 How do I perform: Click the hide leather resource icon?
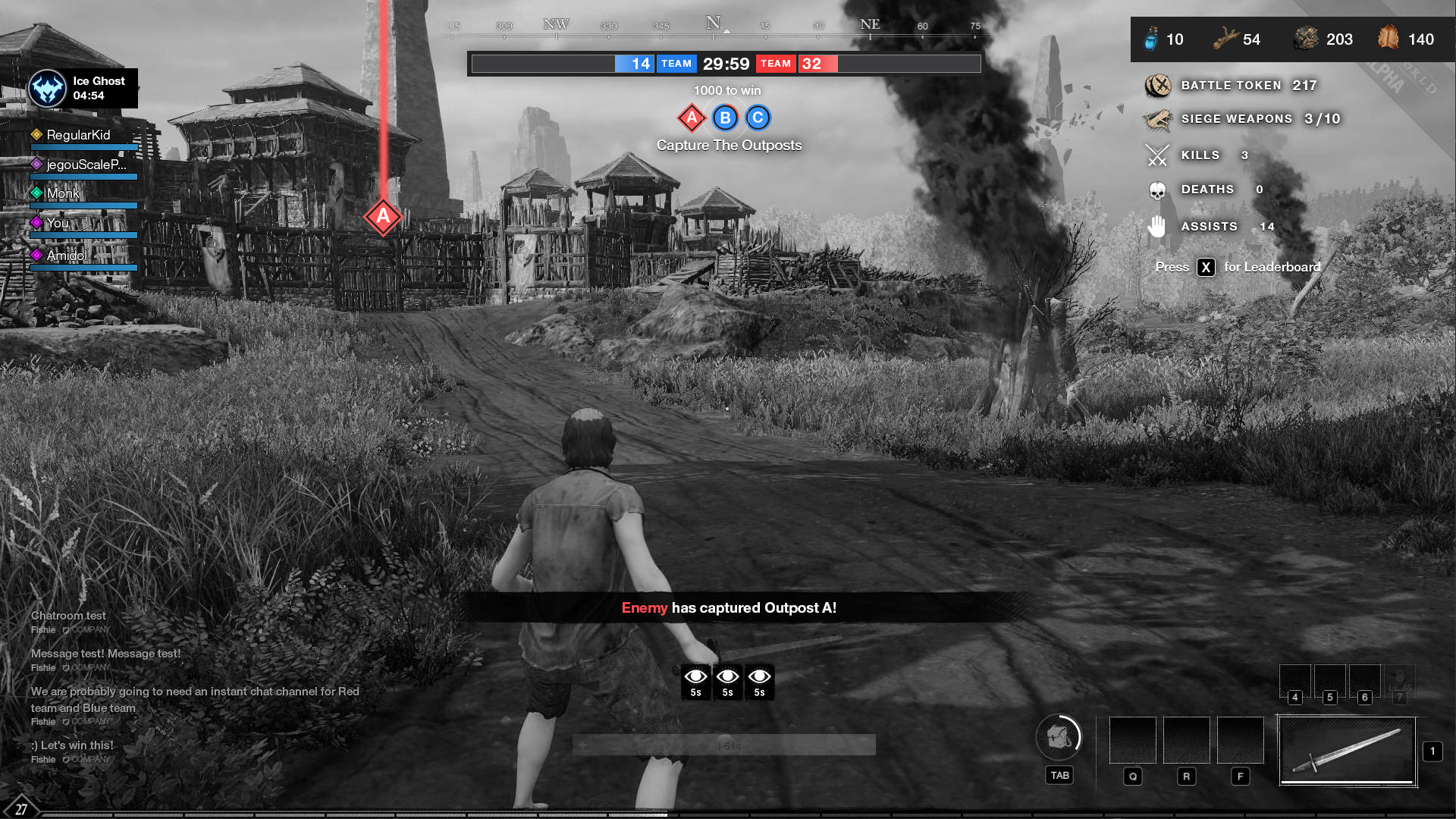(x=1388, y=37)
